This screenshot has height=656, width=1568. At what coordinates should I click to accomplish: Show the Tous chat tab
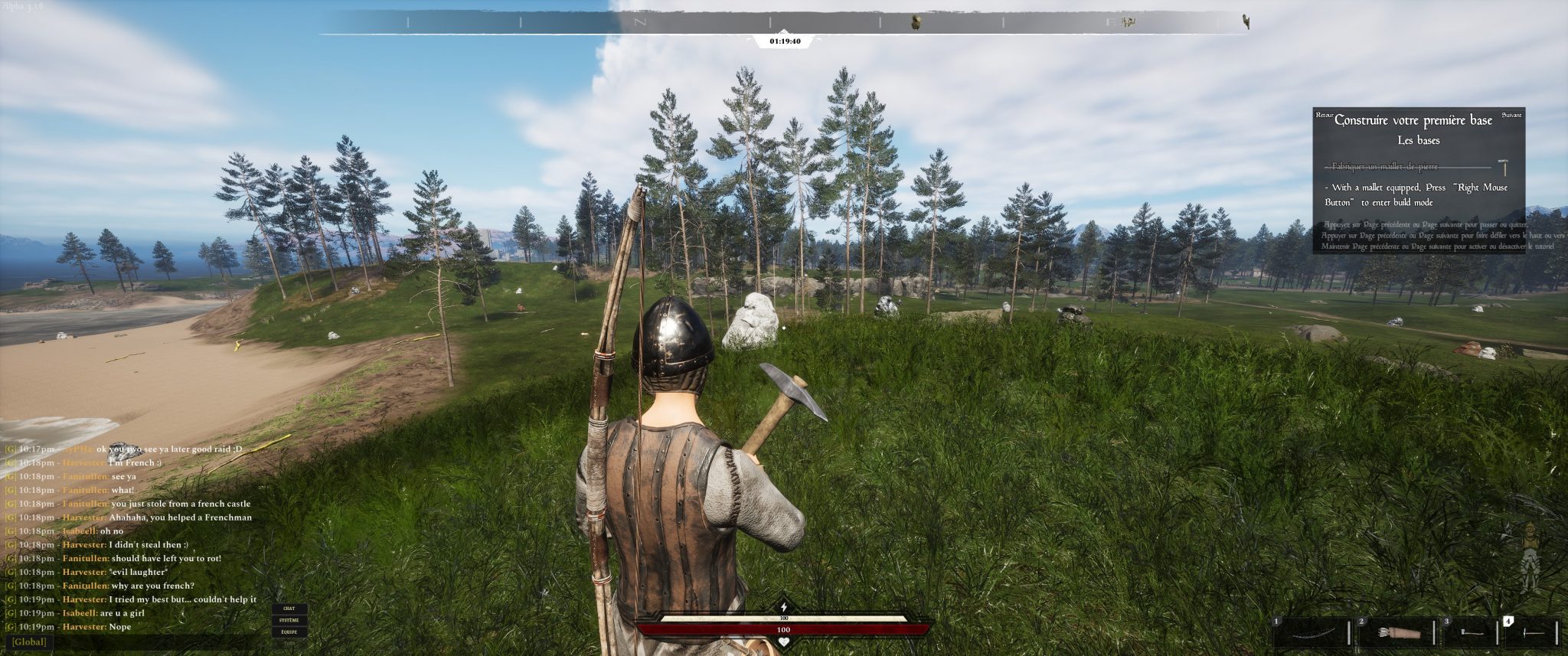(x=289, y=643)
